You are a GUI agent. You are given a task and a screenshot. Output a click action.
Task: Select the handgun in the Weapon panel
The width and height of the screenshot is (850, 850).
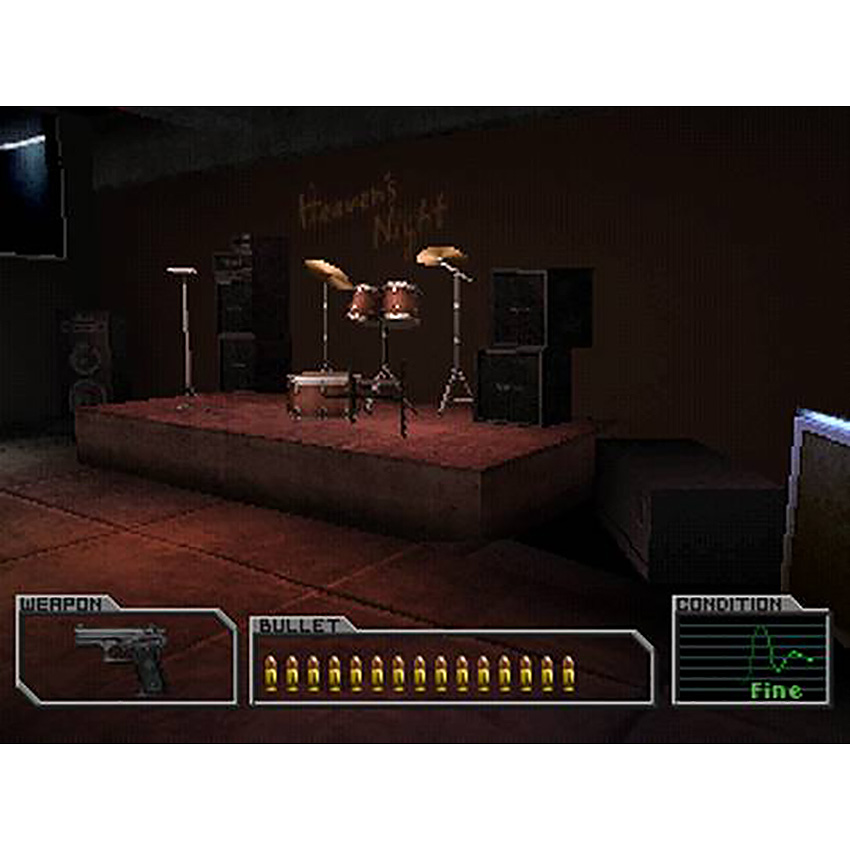[125, 652]
